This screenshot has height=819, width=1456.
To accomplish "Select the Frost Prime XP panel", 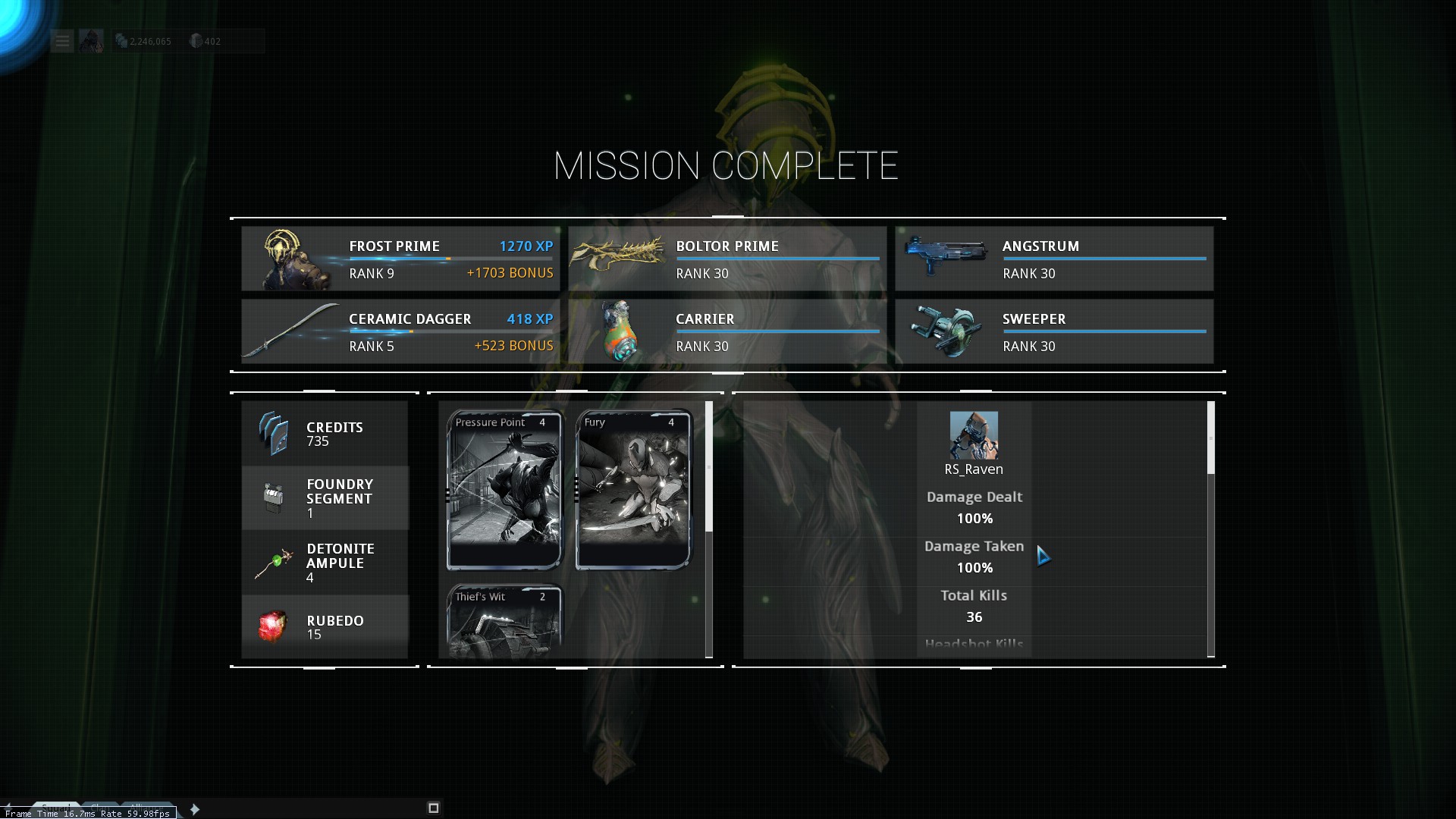I will [400, 259].
